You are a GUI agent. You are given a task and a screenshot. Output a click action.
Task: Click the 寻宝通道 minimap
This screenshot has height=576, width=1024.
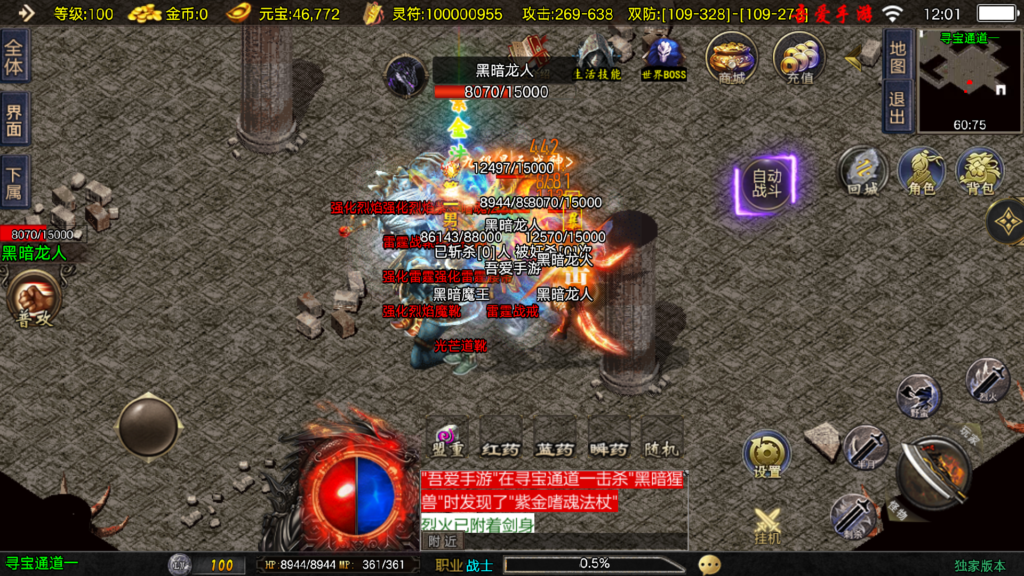pyautogui.click(x=969, y=82)
